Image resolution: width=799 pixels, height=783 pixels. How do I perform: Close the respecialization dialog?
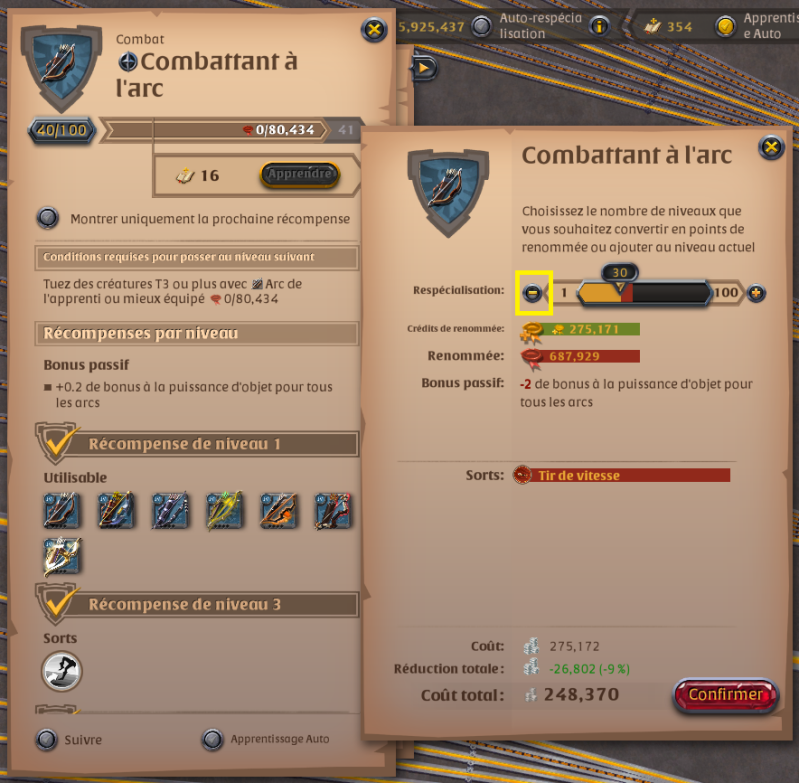point(771,149)
